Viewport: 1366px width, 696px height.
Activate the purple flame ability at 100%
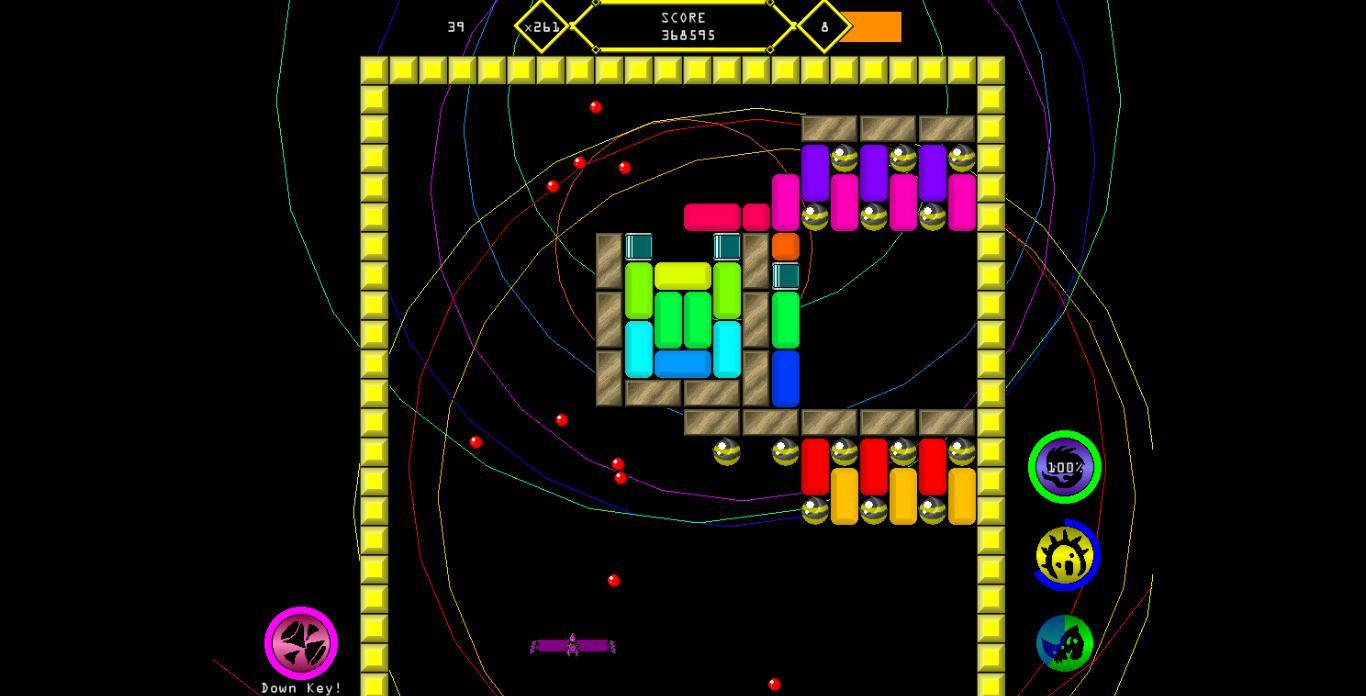pyautogui.click(x=1065, y=467)
